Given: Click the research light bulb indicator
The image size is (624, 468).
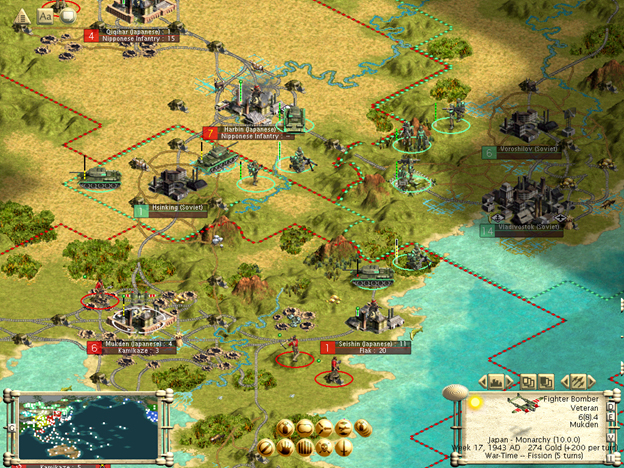Looking at the screenshot, I should click(476, 402).
